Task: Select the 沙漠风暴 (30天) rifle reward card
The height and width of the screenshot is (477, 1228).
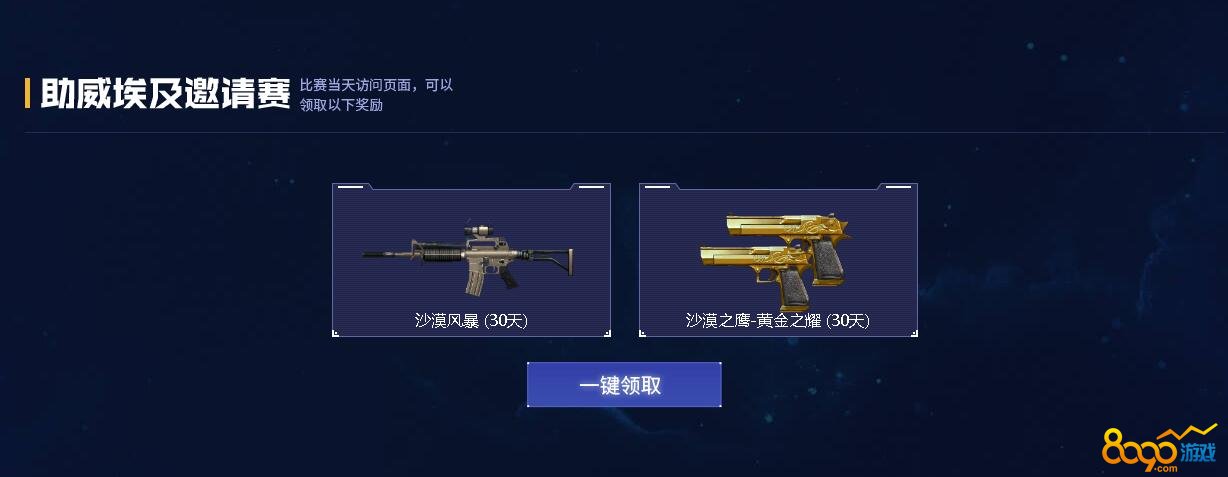Action: pos(471,260)
